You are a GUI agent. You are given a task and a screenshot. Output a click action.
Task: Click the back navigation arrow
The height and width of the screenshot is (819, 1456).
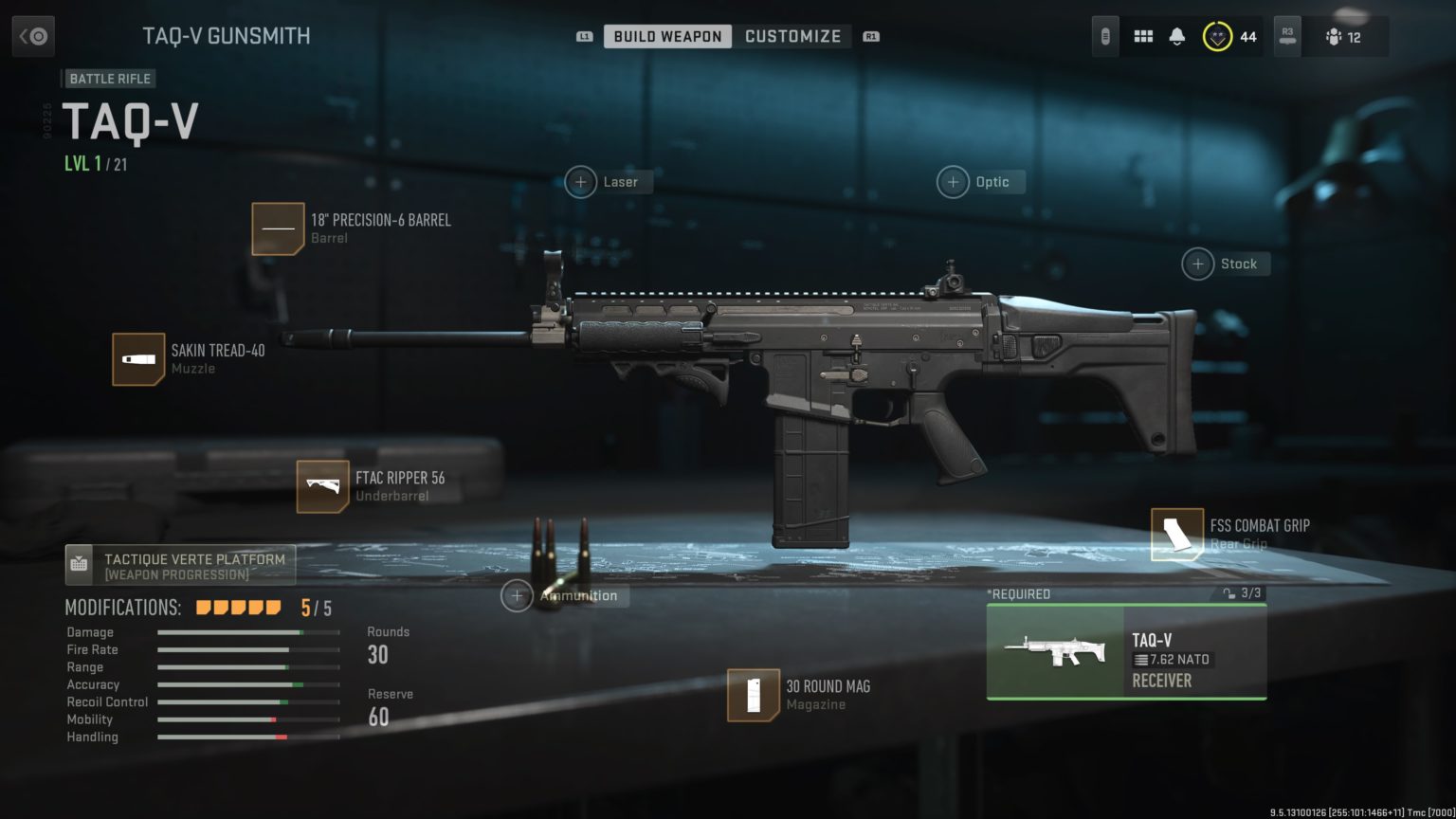click(34, 36)
